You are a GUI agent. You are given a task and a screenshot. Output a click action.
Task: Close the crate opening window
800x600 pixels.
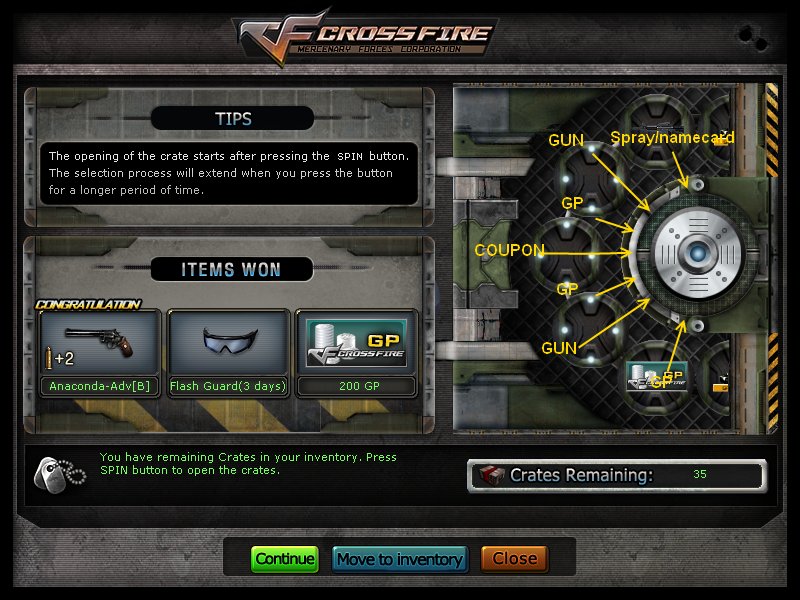click(x=515, y=559)
